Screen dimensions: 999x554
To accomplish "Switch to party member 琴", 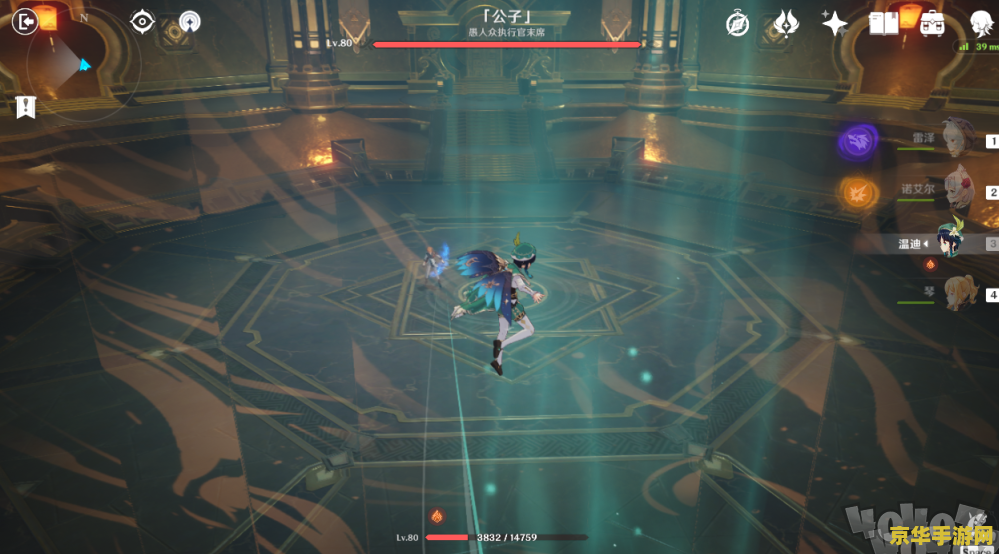I will [x=955, y=294].
